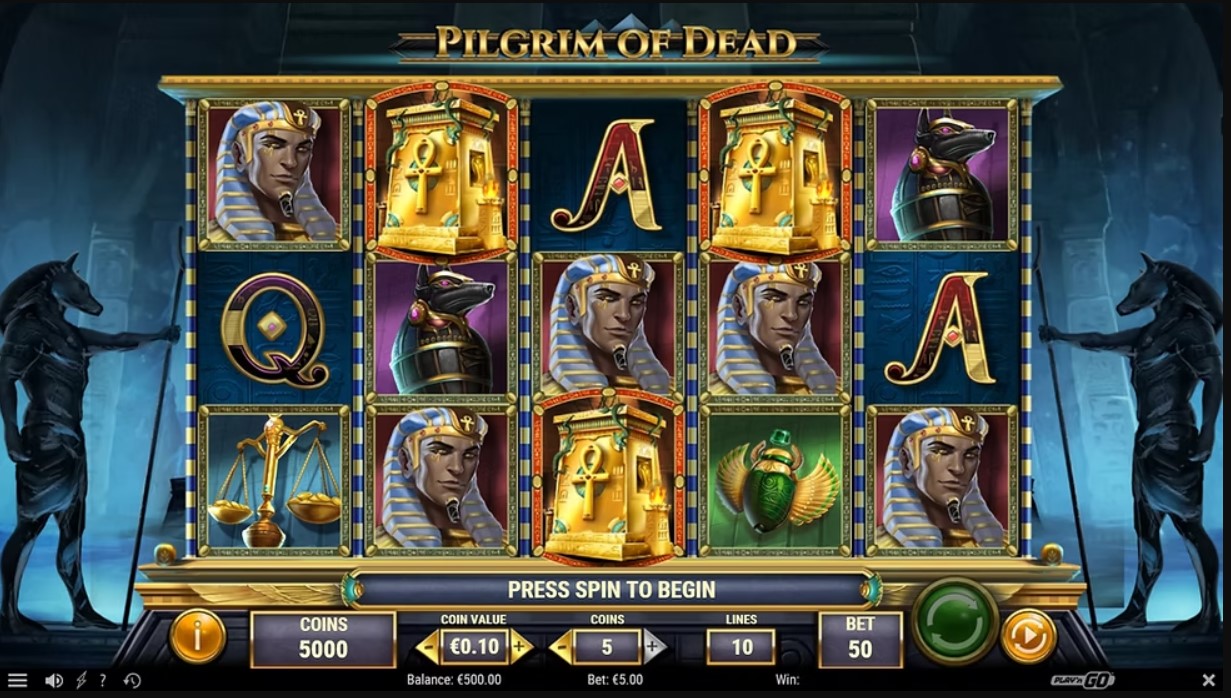Open the question mark help
Screen dimensions: 1231x698
click(102, 681)
